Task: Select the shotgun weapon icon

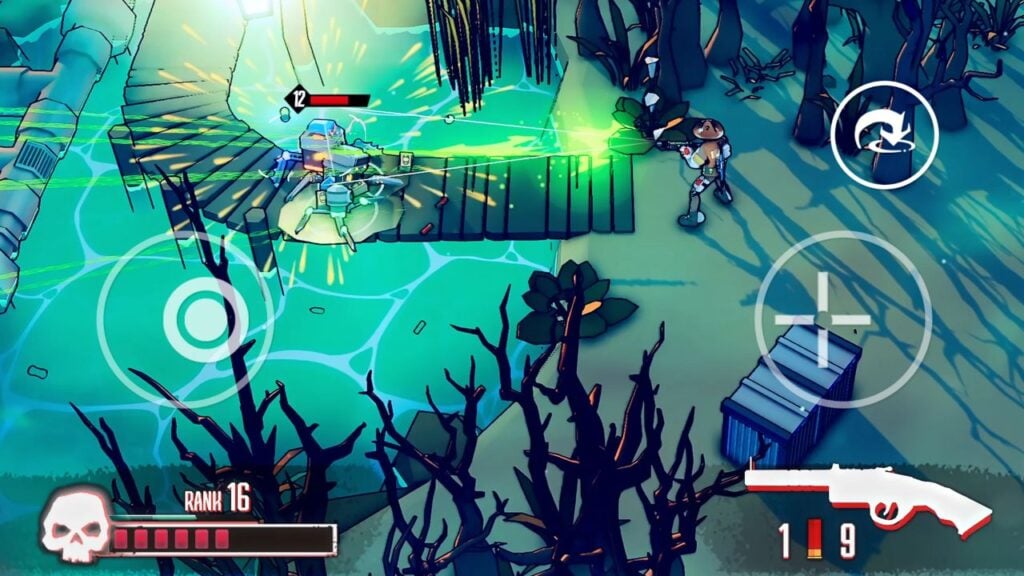Action: 867,497
